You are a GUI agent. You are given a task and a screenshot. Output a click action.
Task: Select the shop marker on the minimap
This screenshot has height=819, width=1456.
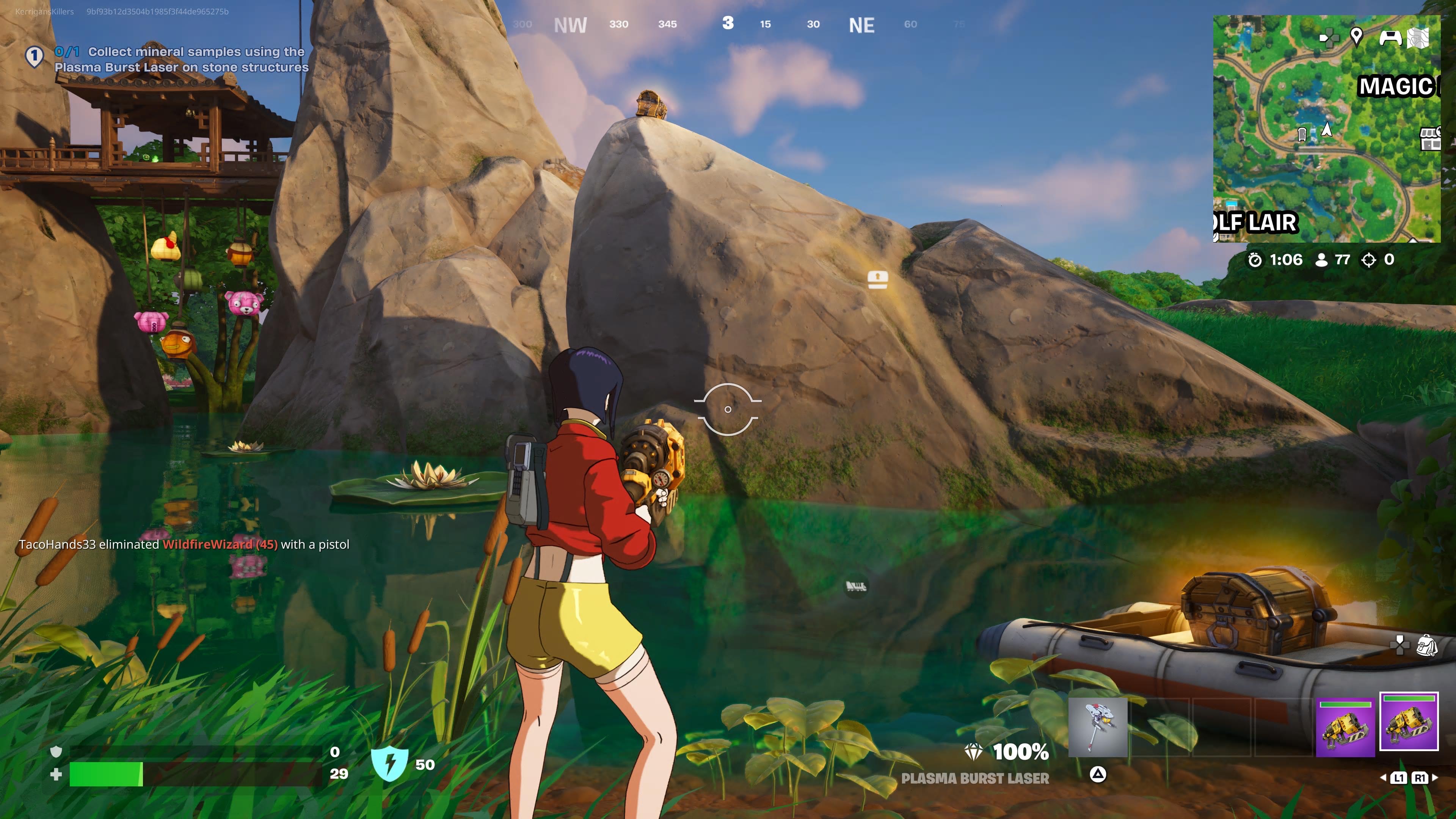click(1431, 138)
